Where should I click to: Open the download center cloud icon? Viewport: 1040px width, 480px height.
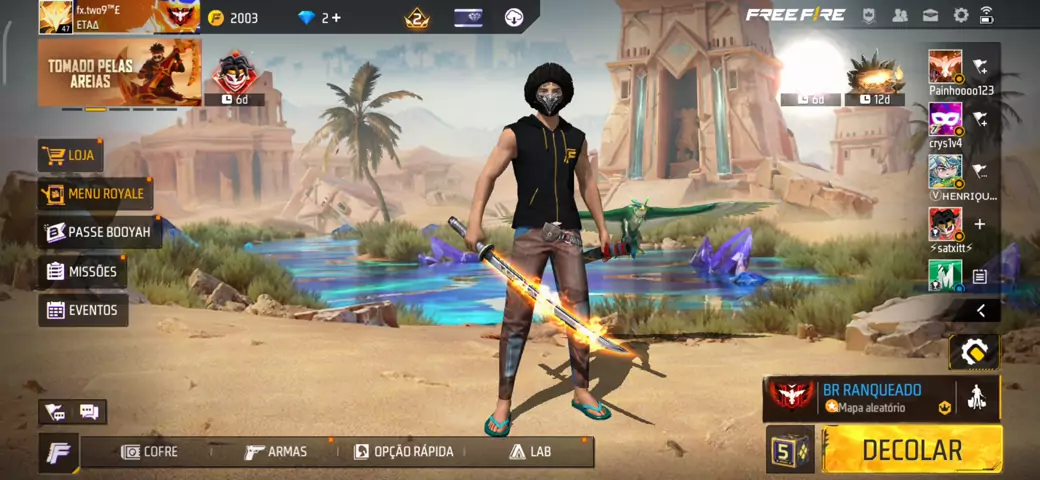coord(514,17)
